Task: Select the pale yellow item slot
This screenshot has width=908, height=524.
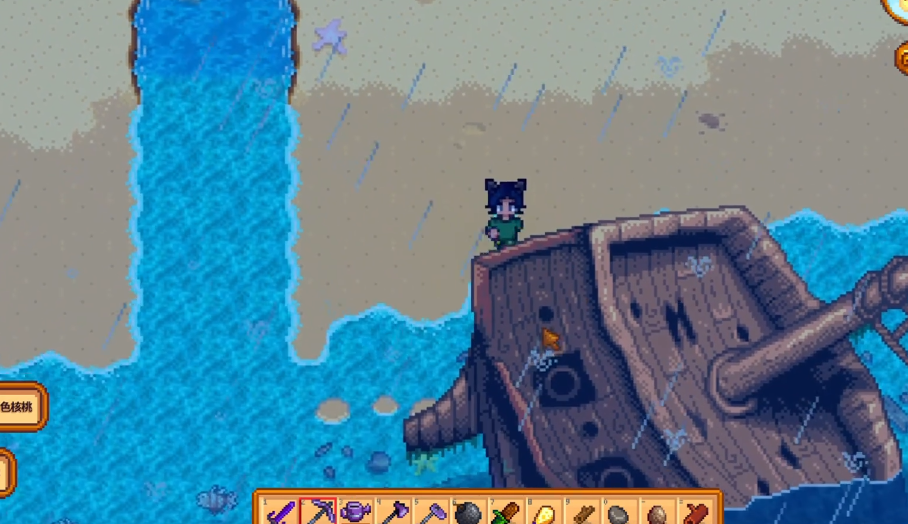Action: click(544, 513)
